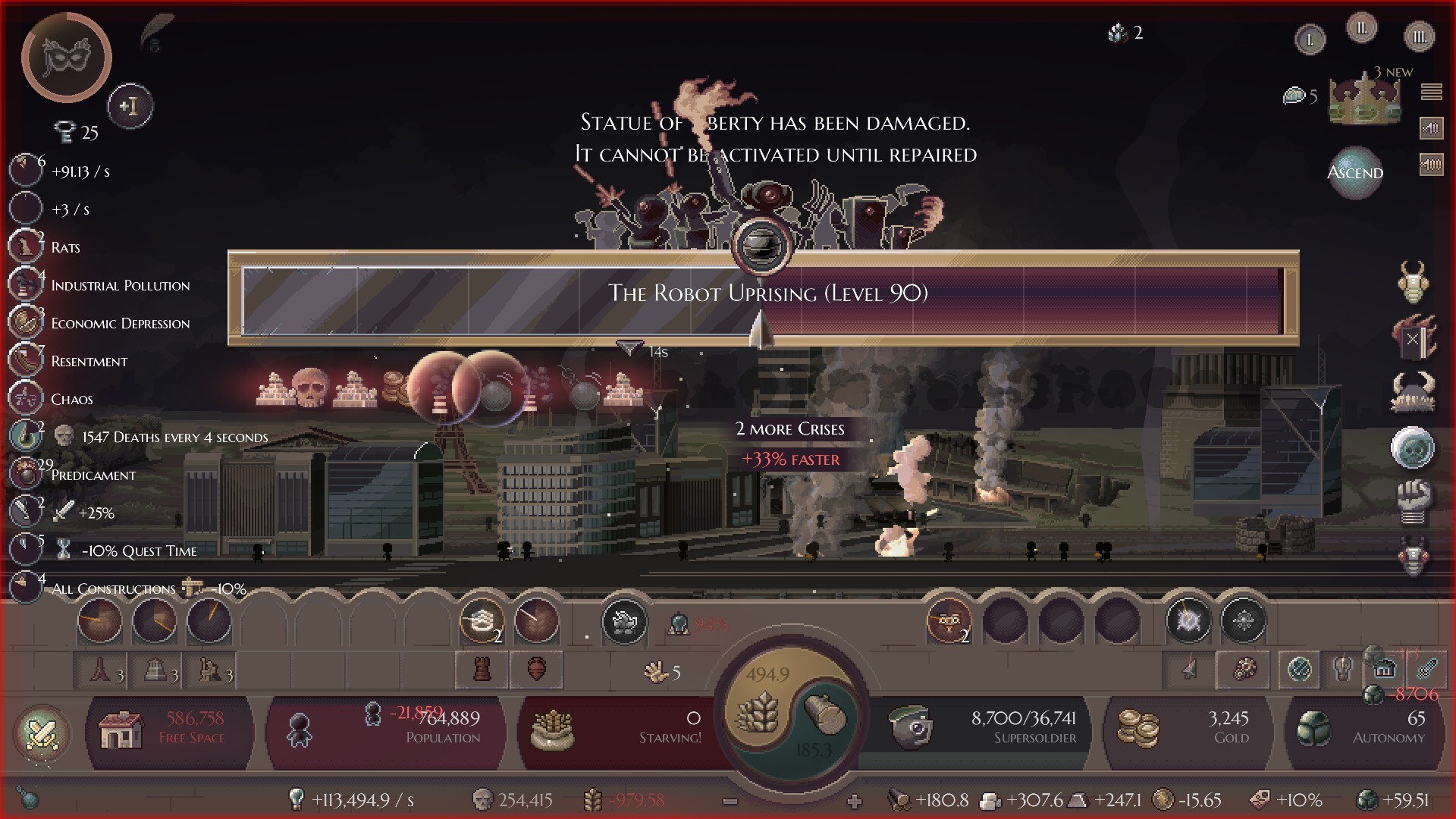The image size is (1456, 819).
Task: Open the Population panel
Action: tap(387, 729)
